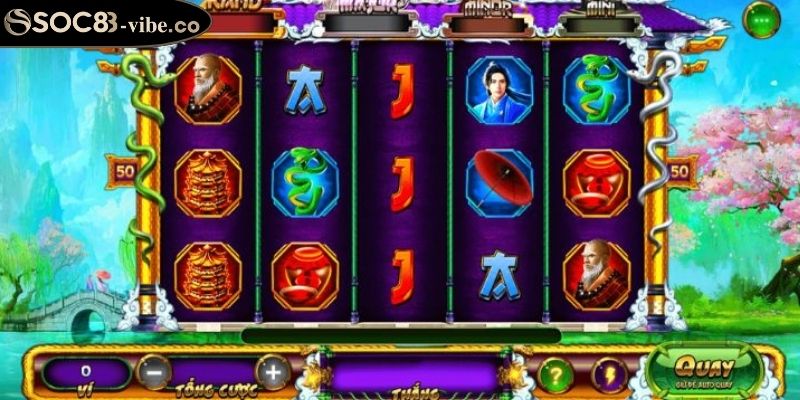Decrease total bet with the minus button
800x400 pixels.
click(153, 372)
